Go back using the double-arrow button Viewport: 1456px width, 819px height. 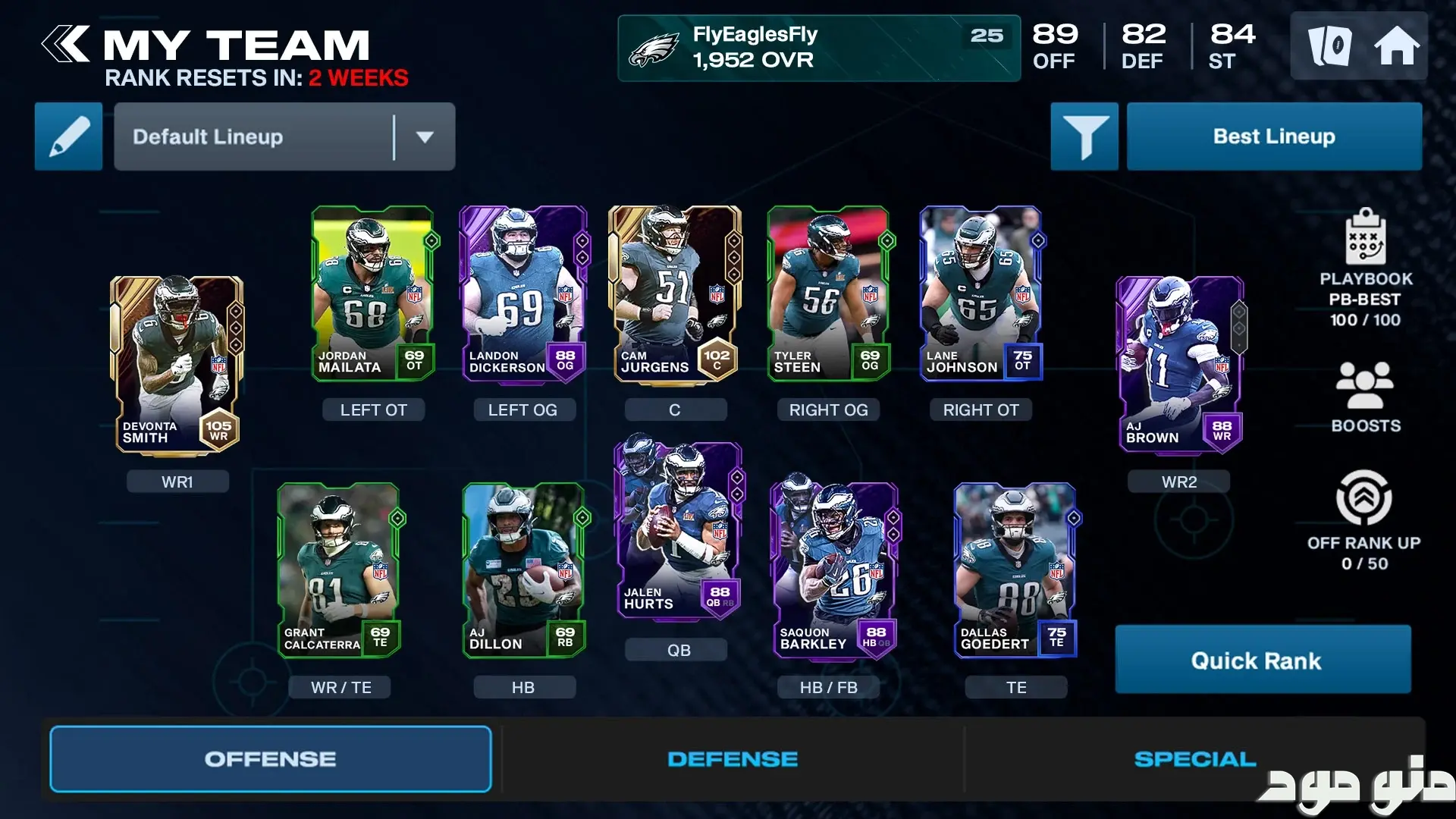click(66, 44)
